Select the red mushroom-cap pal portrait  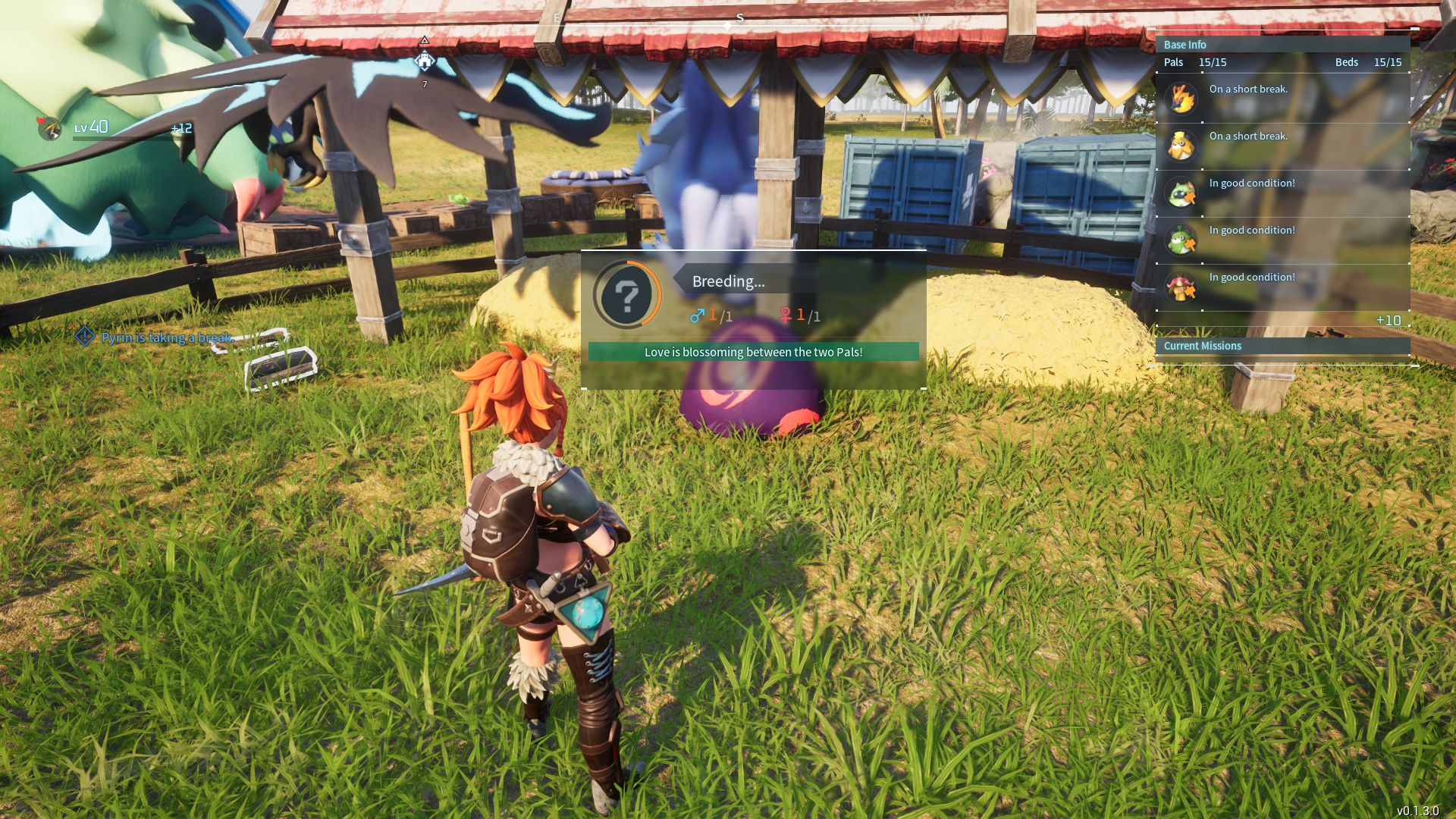[1181, 287]
